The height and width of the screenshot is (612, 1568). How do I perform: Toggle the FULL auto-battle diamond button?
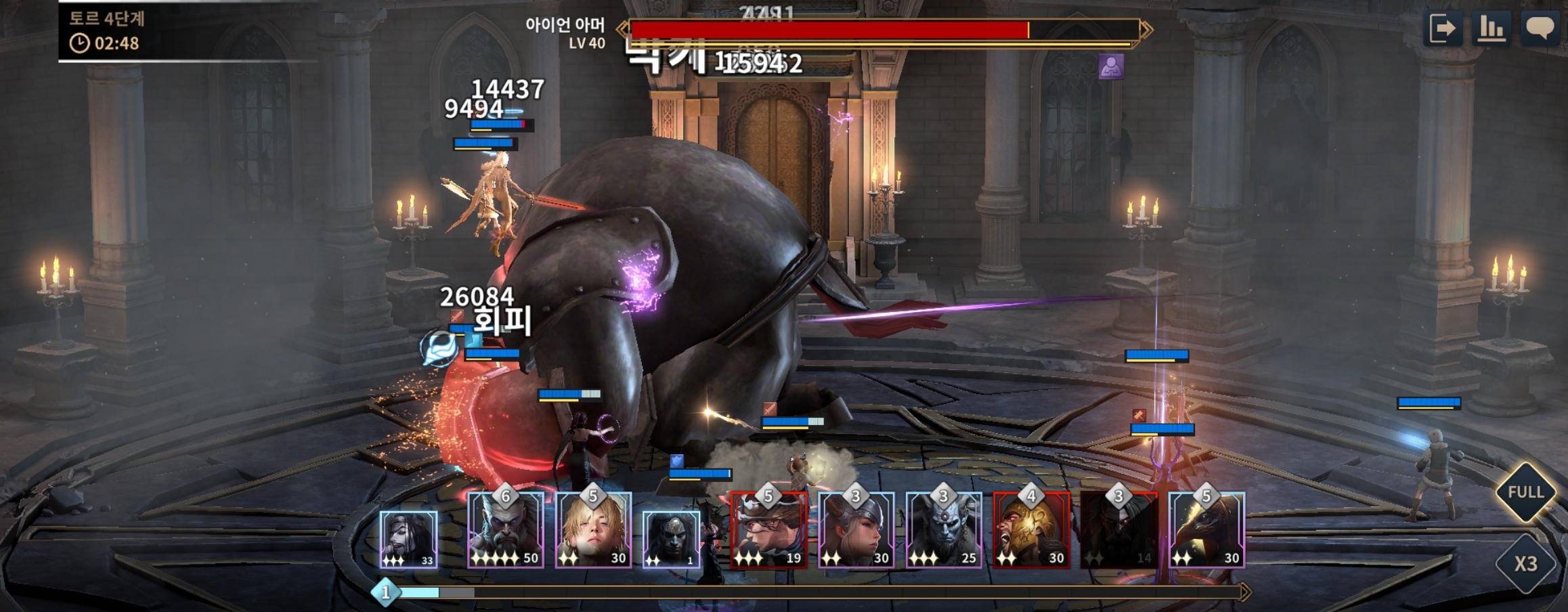pos(1525,492)
